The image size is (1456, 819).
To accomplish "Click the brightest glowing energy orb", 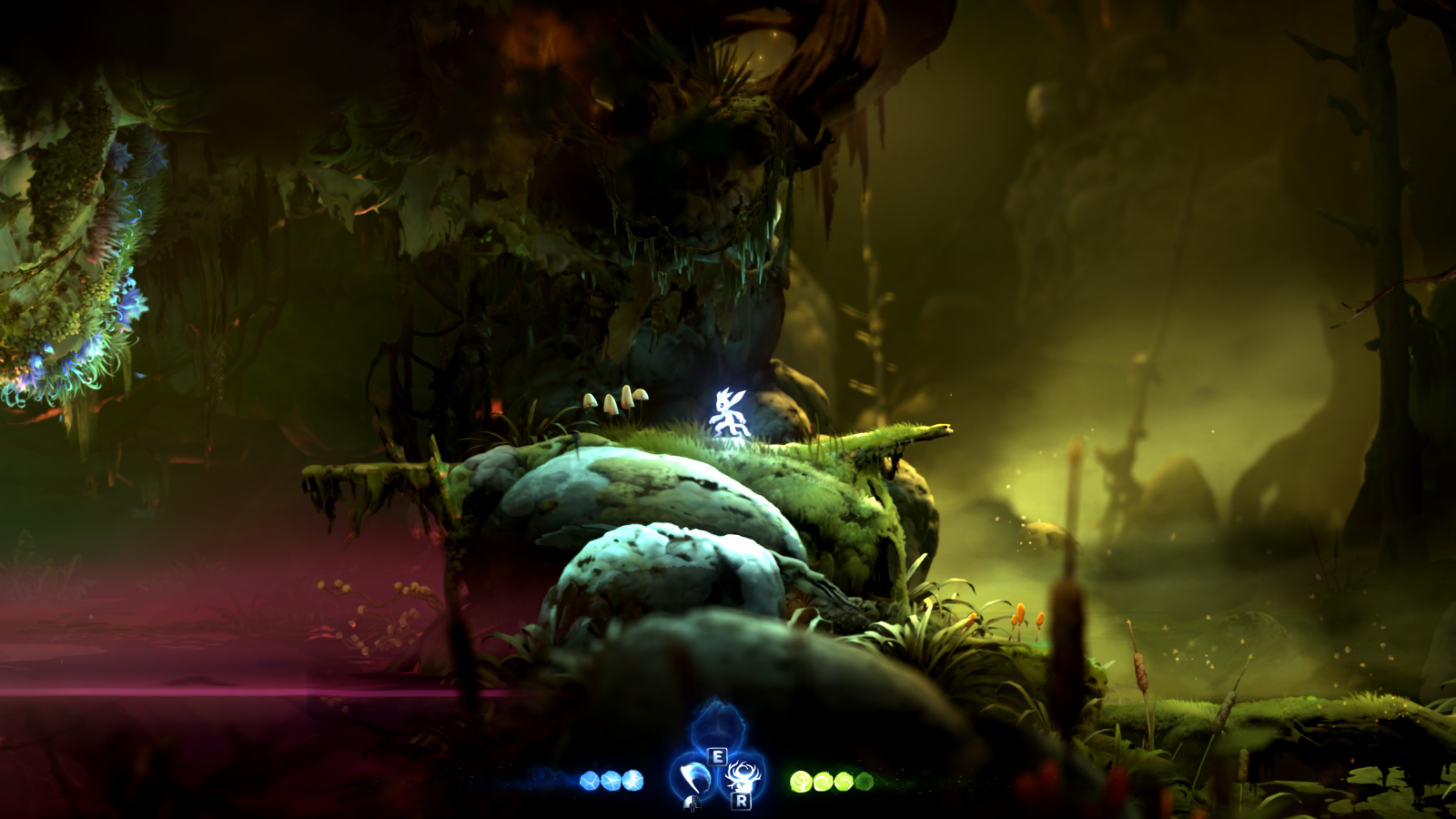I will pyautogui.click(x=632, y=779).
